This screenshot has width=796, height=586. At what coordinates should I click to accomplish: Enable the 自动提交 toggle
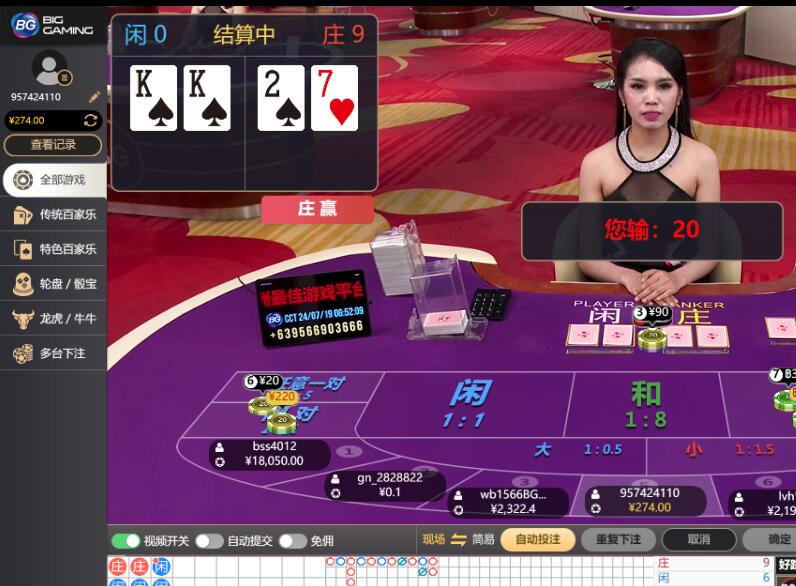tap(209, 541)
